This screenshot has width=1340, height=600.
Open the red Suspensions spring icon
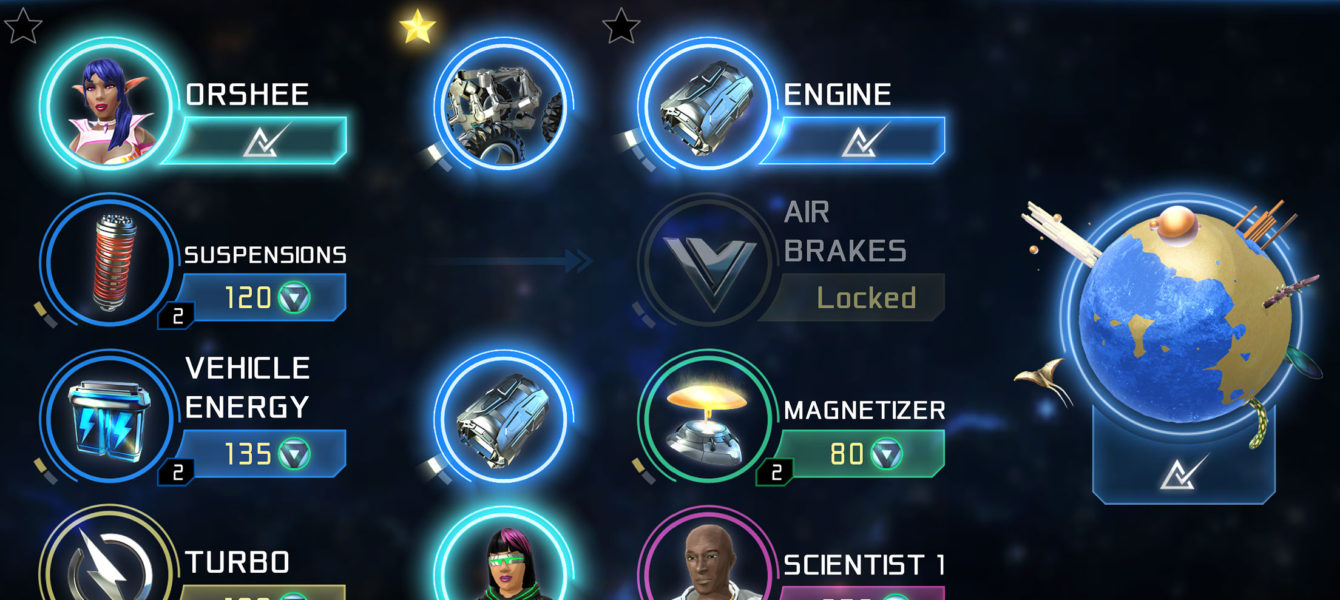(106, 261)
